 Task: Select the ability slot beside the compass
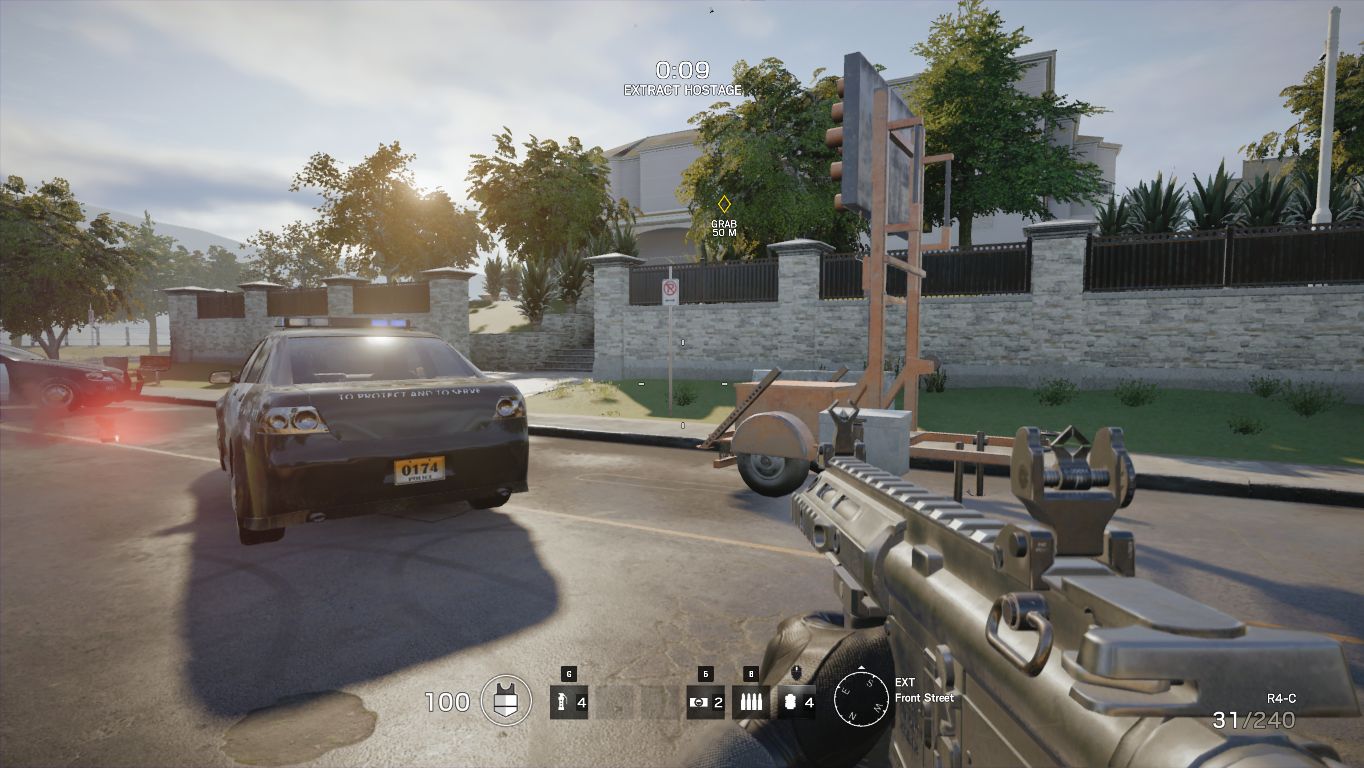(x=797, y=702)
